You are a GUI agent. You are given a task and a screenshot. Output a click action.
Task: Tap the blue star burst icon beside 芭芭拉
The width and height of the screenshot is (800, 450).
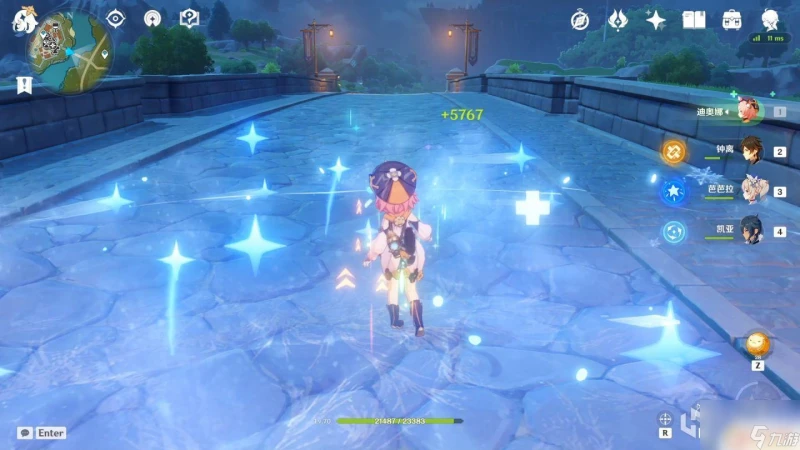pos(674,192)
